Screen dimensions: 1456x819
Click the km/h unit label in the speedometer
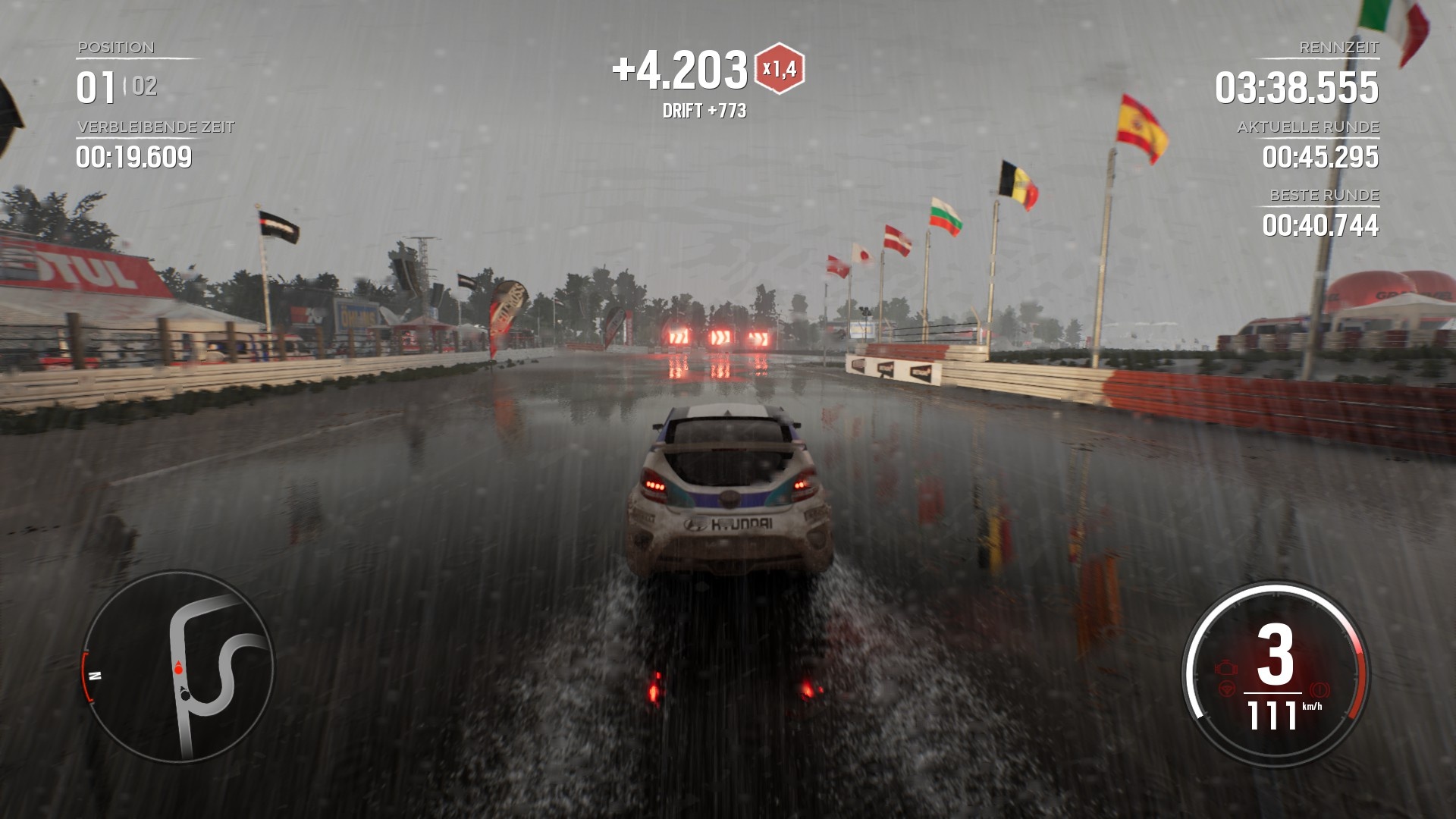point(1313,707)
